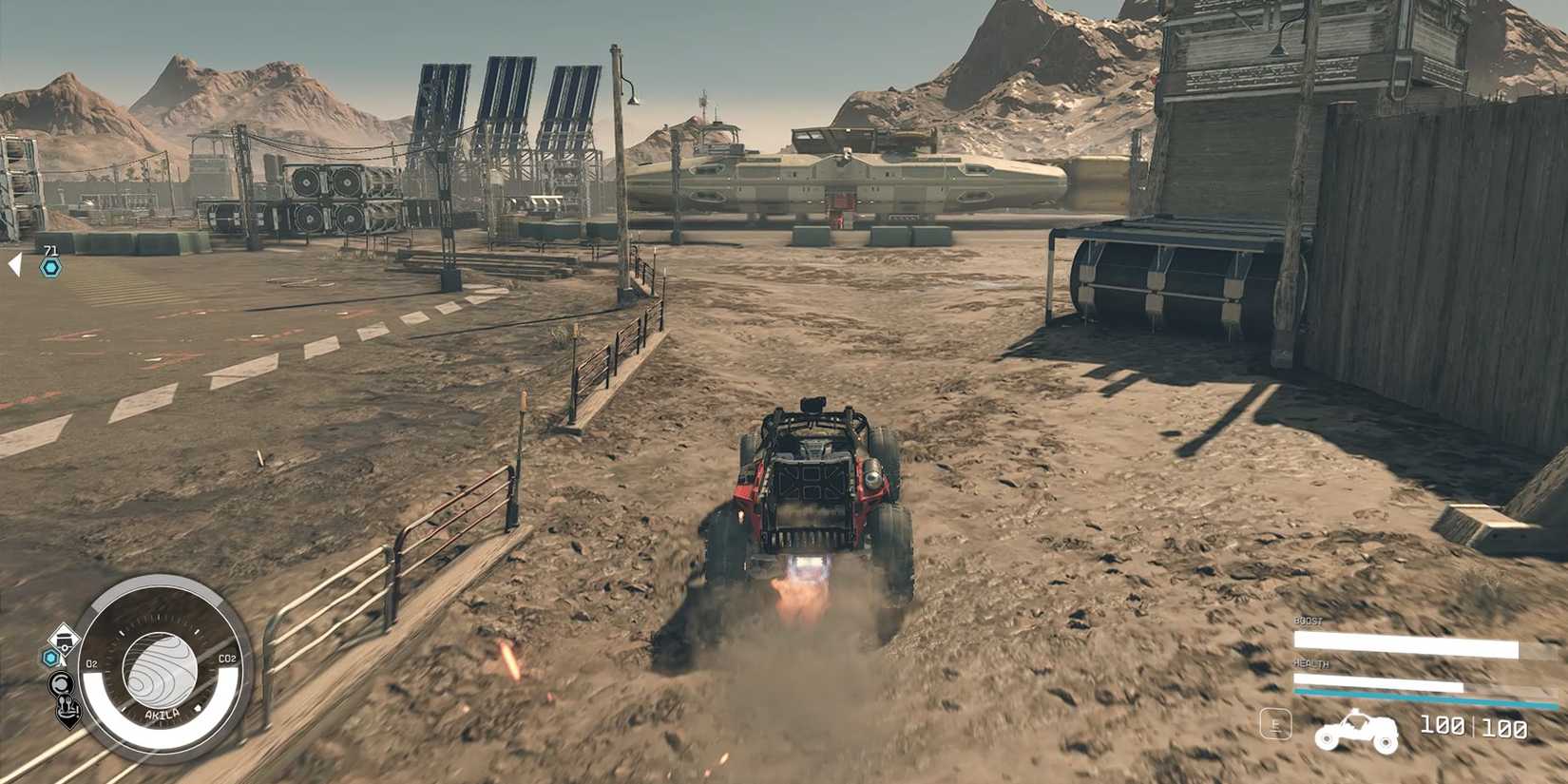The height and width of the screenshot is (784, 1568).
Task: Select the circular status effect icon
Action: 59,681
